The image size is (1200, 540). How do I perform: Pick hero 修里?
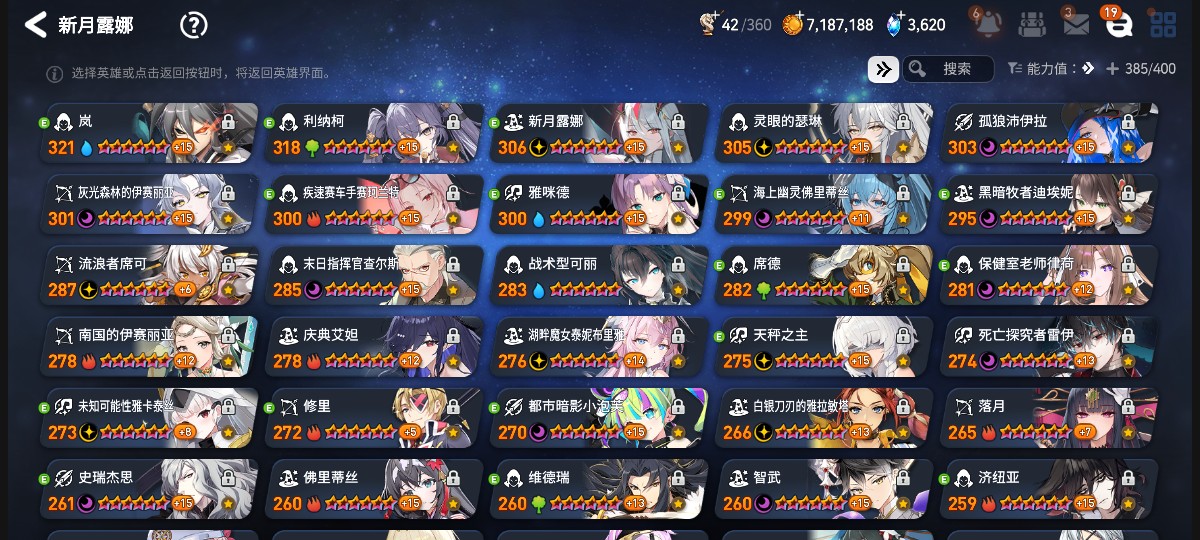tap(375, 418)
